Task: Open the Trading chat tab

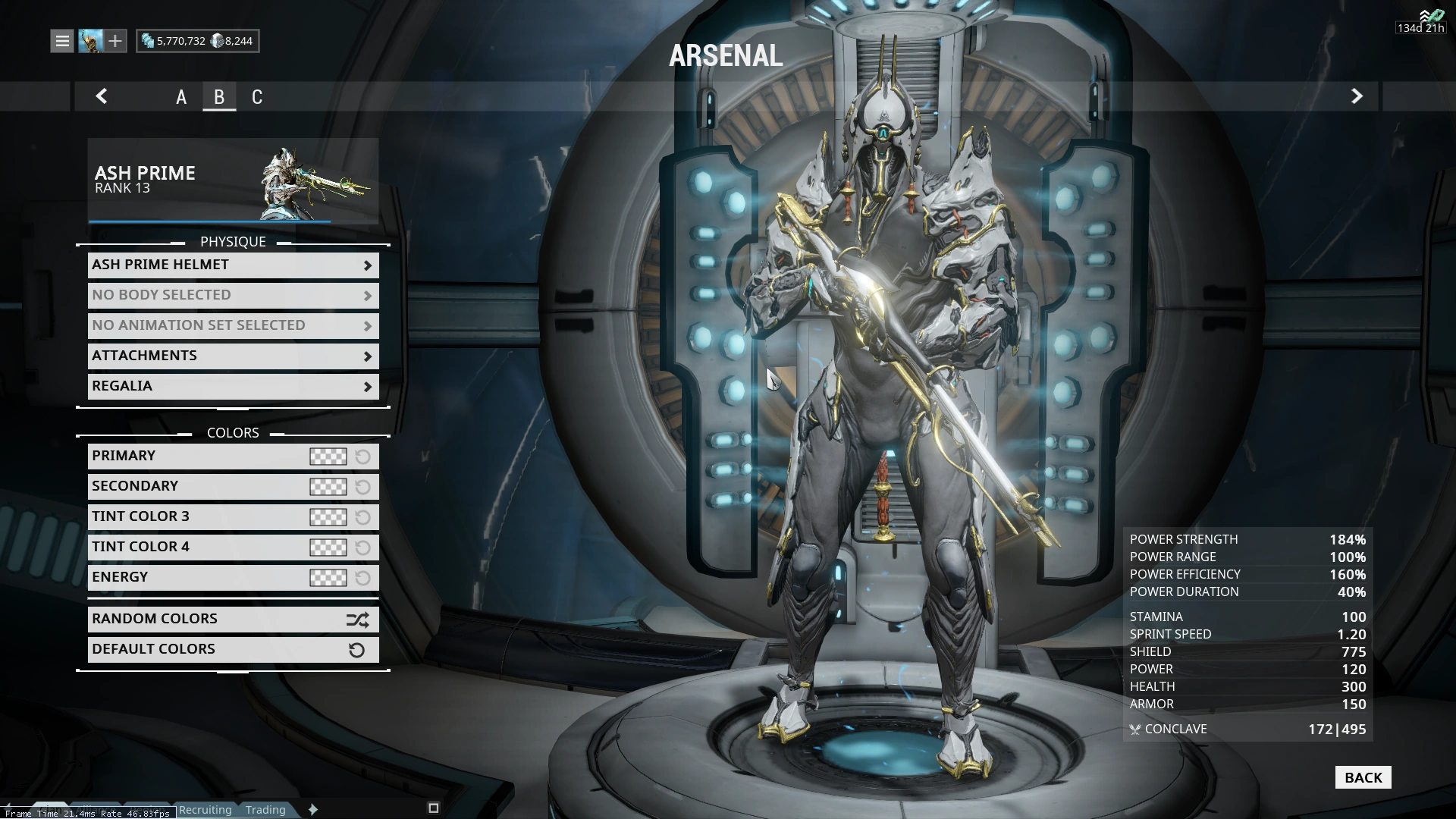Action: click(265, 810)
